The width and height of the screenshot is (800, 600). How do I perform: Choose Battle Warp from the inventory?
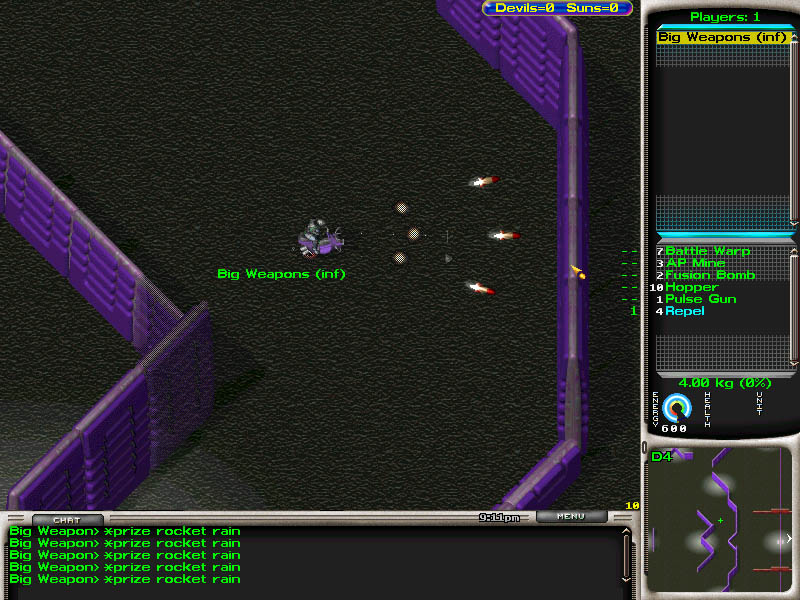[707, 251]
